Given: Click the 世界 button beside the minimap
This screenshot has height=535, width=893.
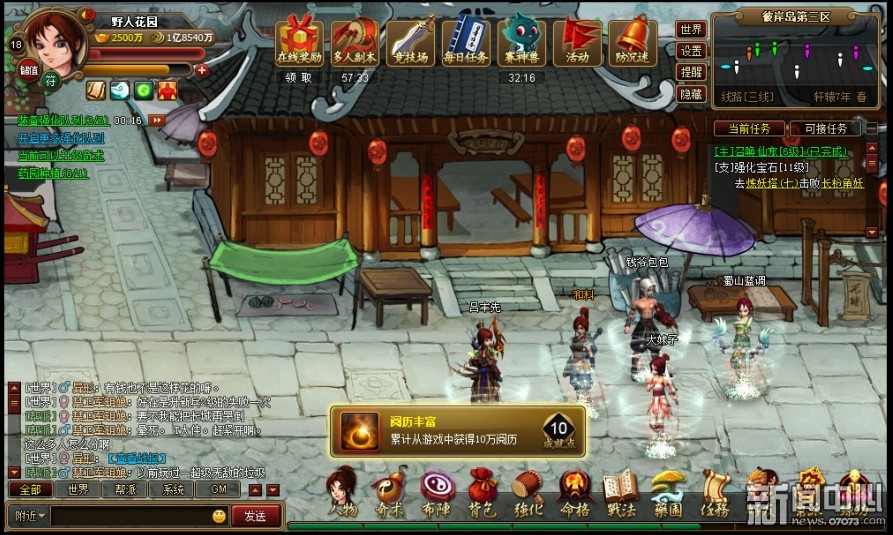Looking at the screenshot, I should coord(691,29).
